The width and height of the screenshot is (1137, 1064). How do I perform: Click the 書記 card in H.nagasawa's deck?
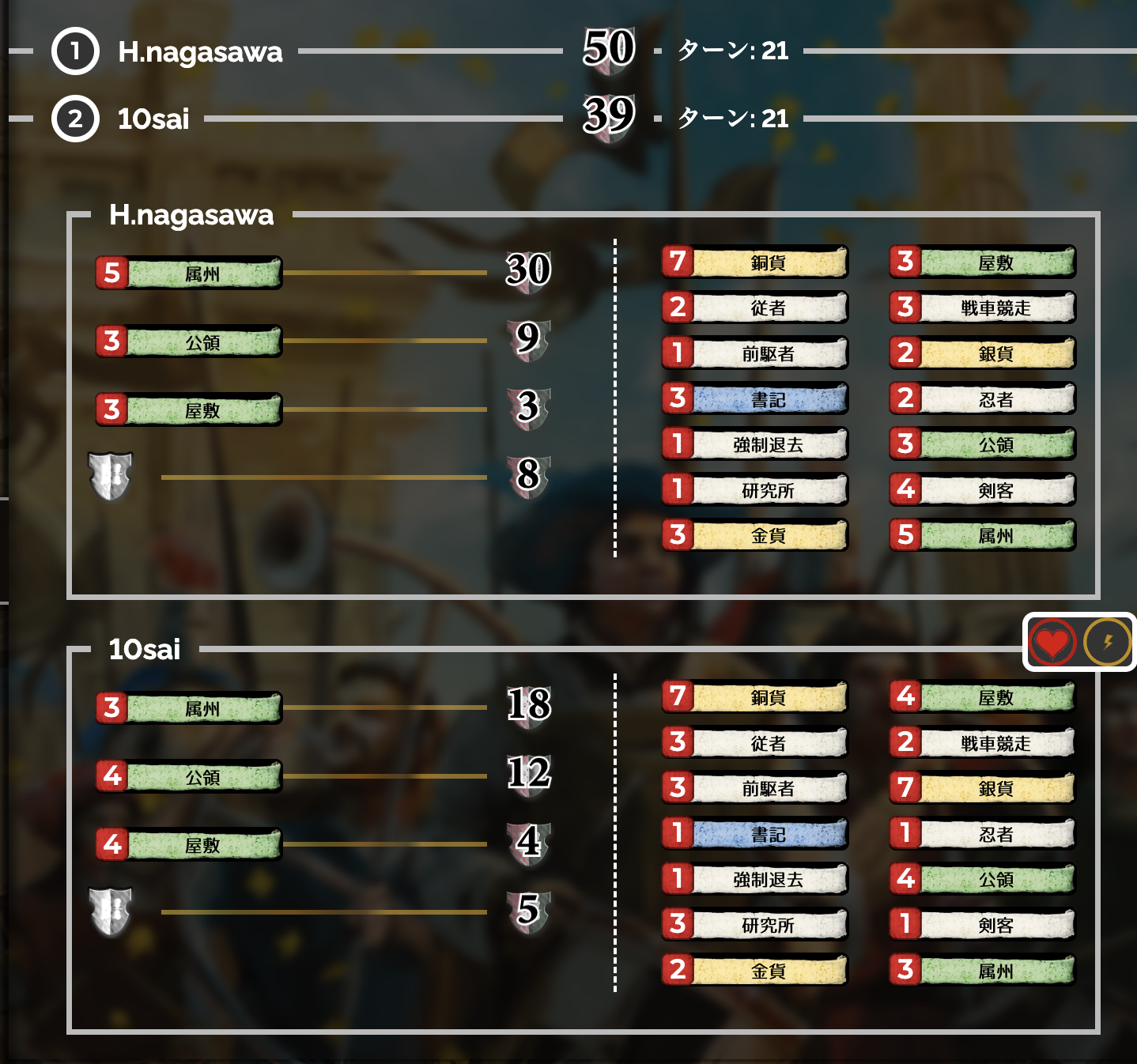click(x=763, y=399)
